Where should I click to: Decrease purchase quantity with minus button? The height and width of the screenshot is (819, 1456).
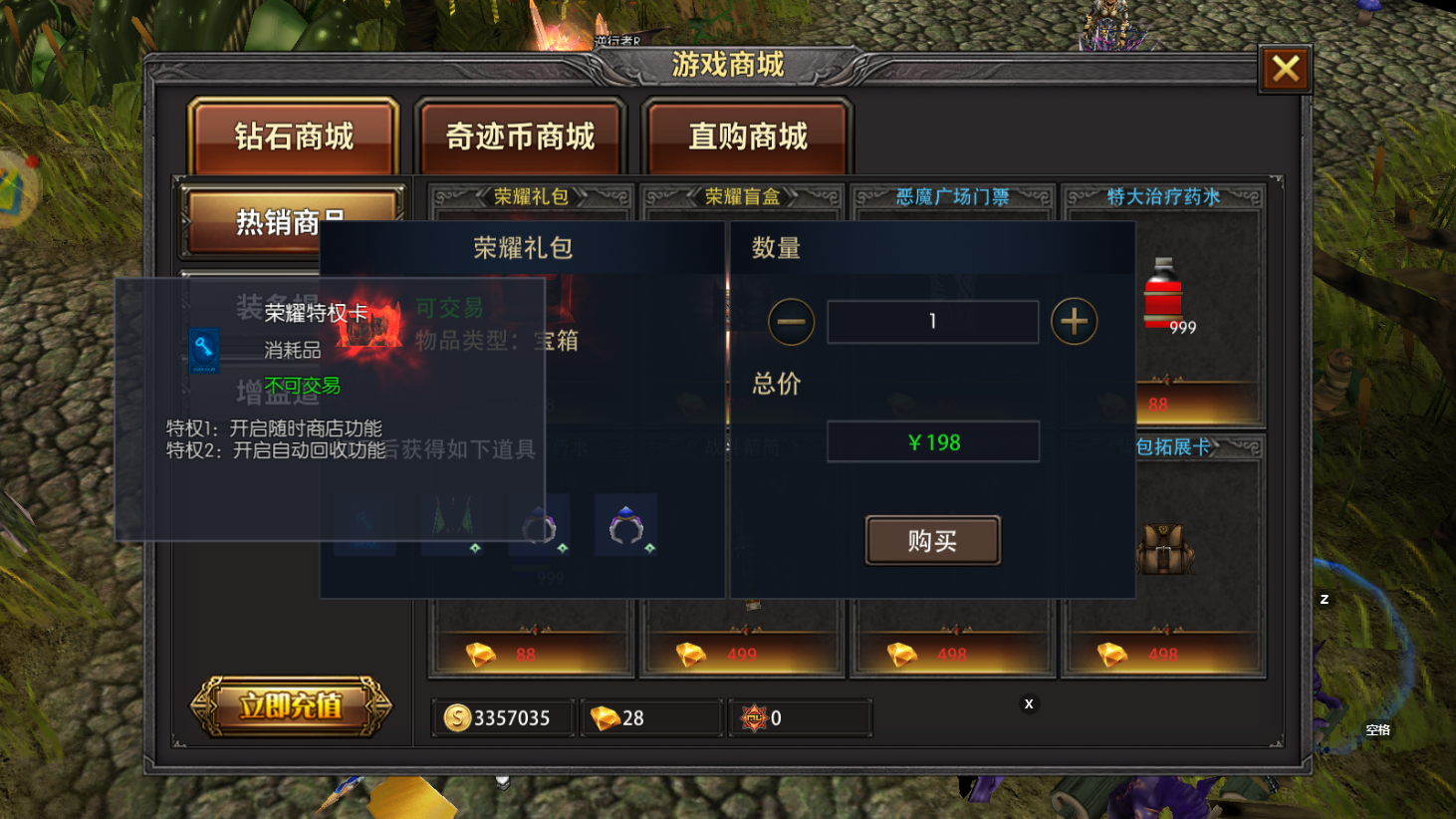[x=791, y=322]
